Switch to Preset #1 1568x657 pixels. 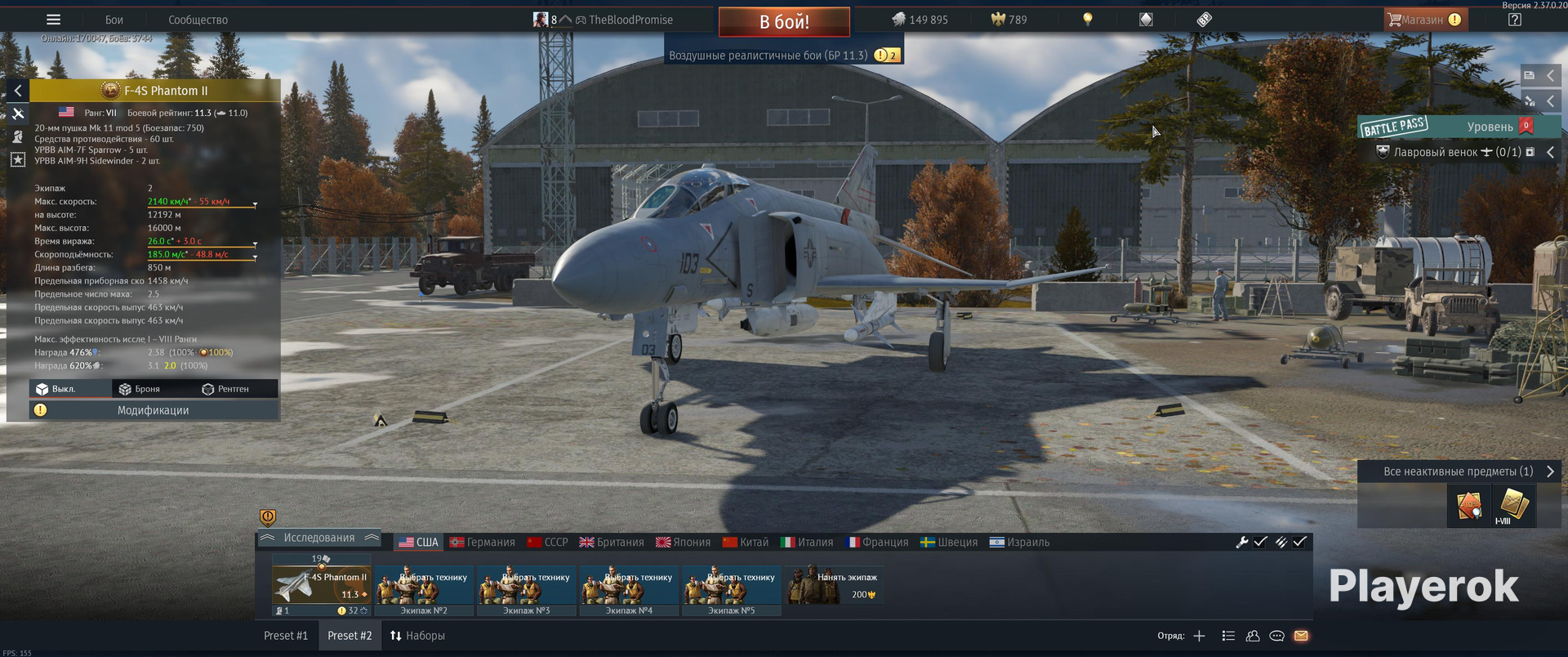tap(286, 636)
